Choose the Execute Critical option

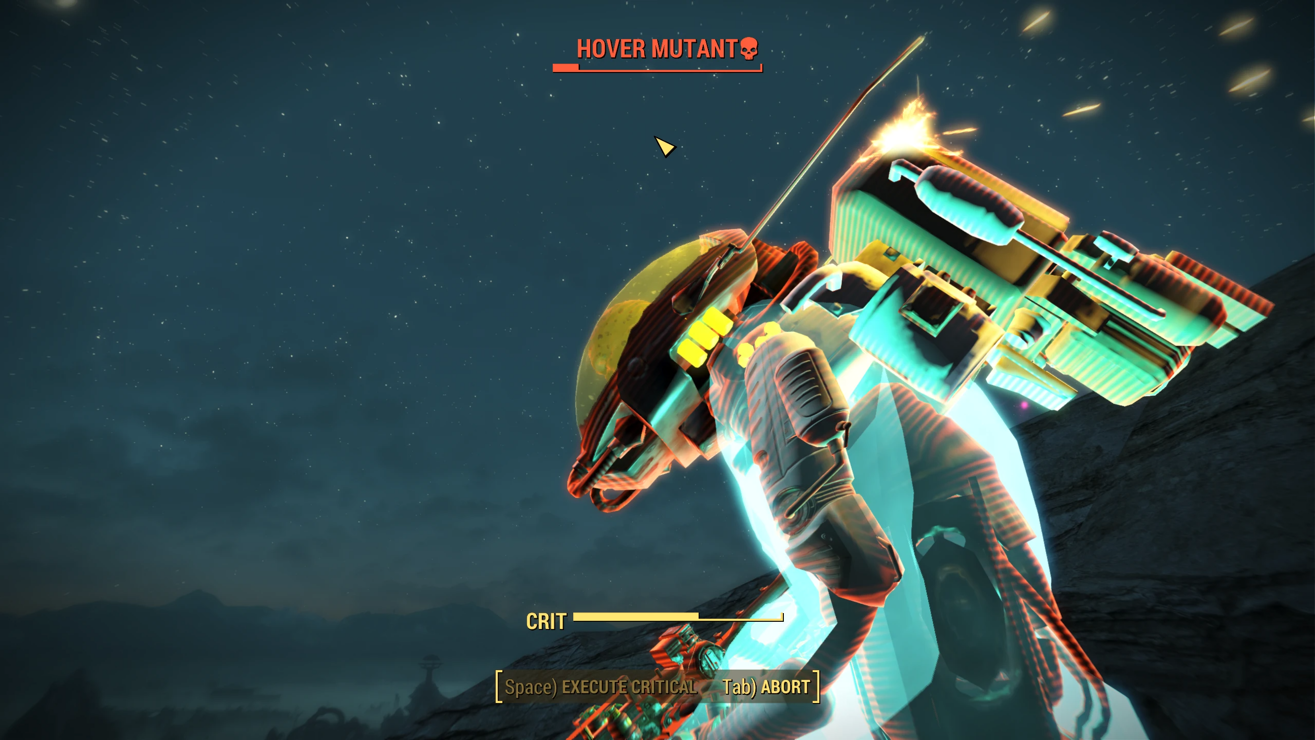pos(601,687)
